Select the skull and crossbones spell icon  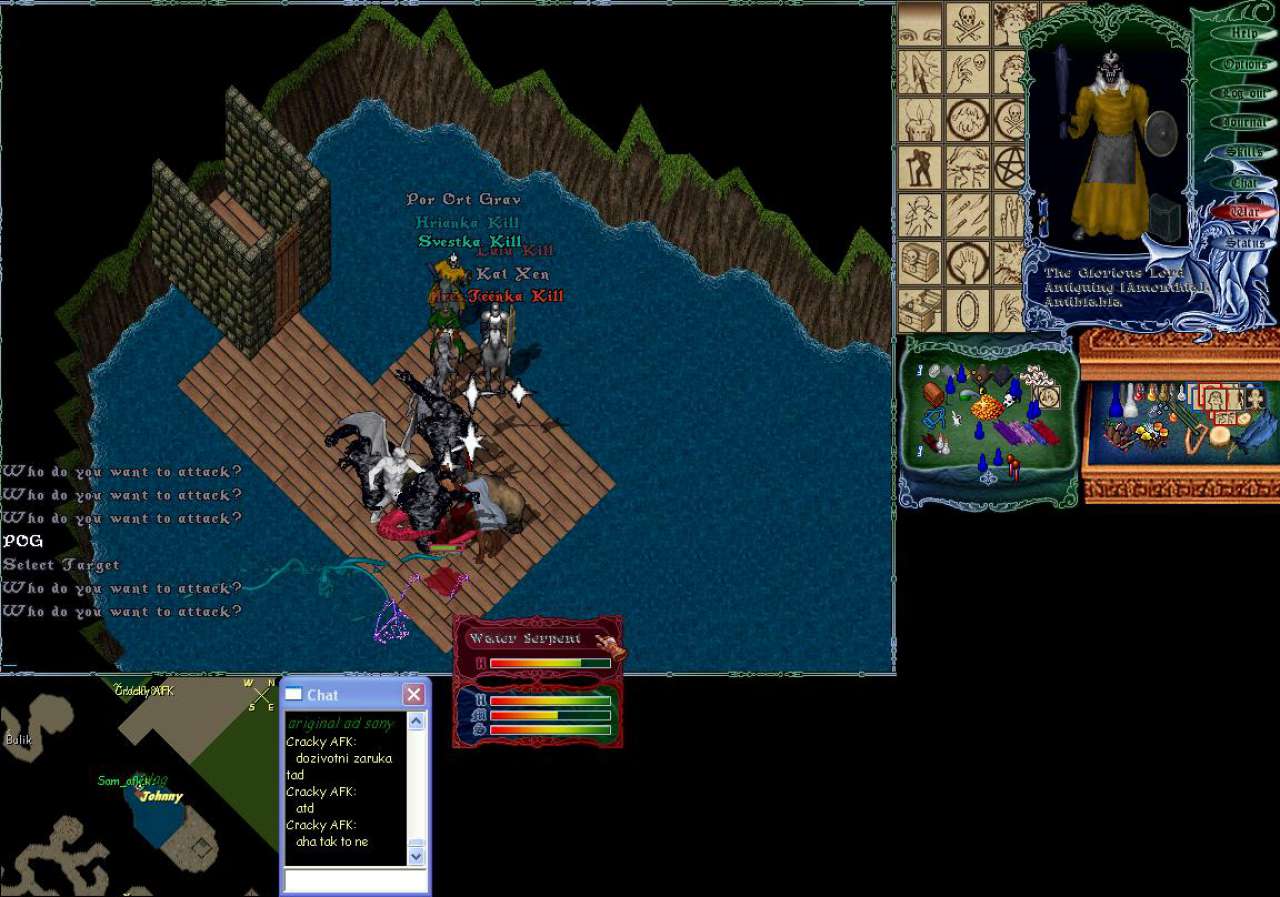[966, 22]
